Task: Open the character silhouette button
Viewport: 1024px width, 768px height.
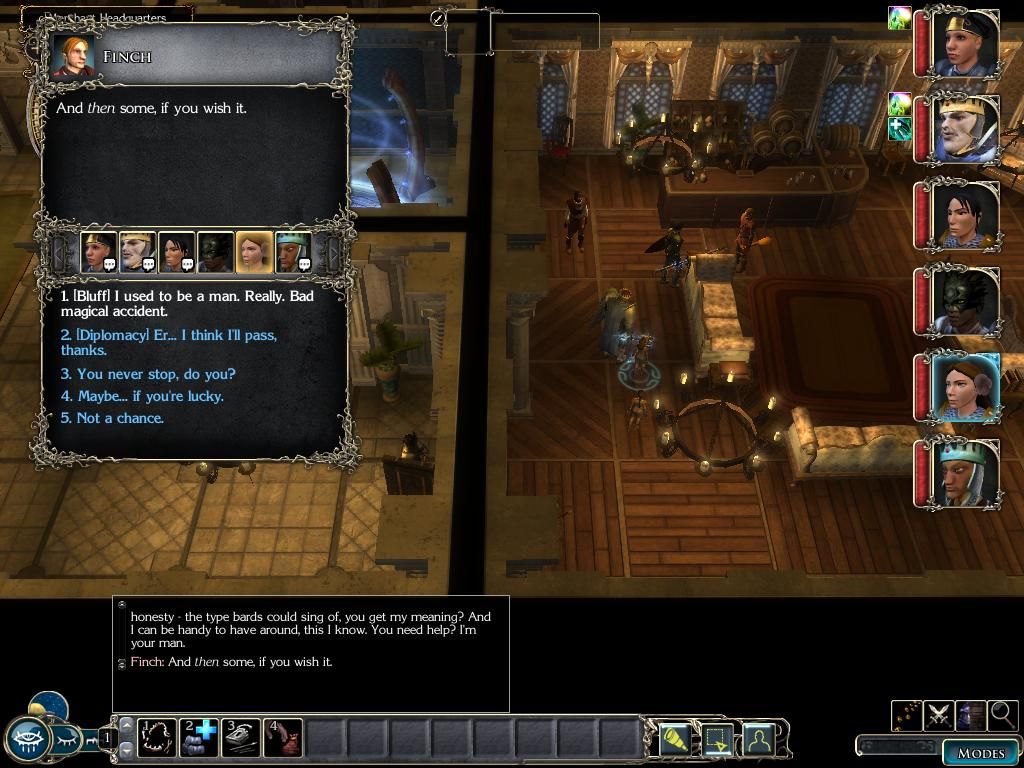Action: (x=760, y=740)
